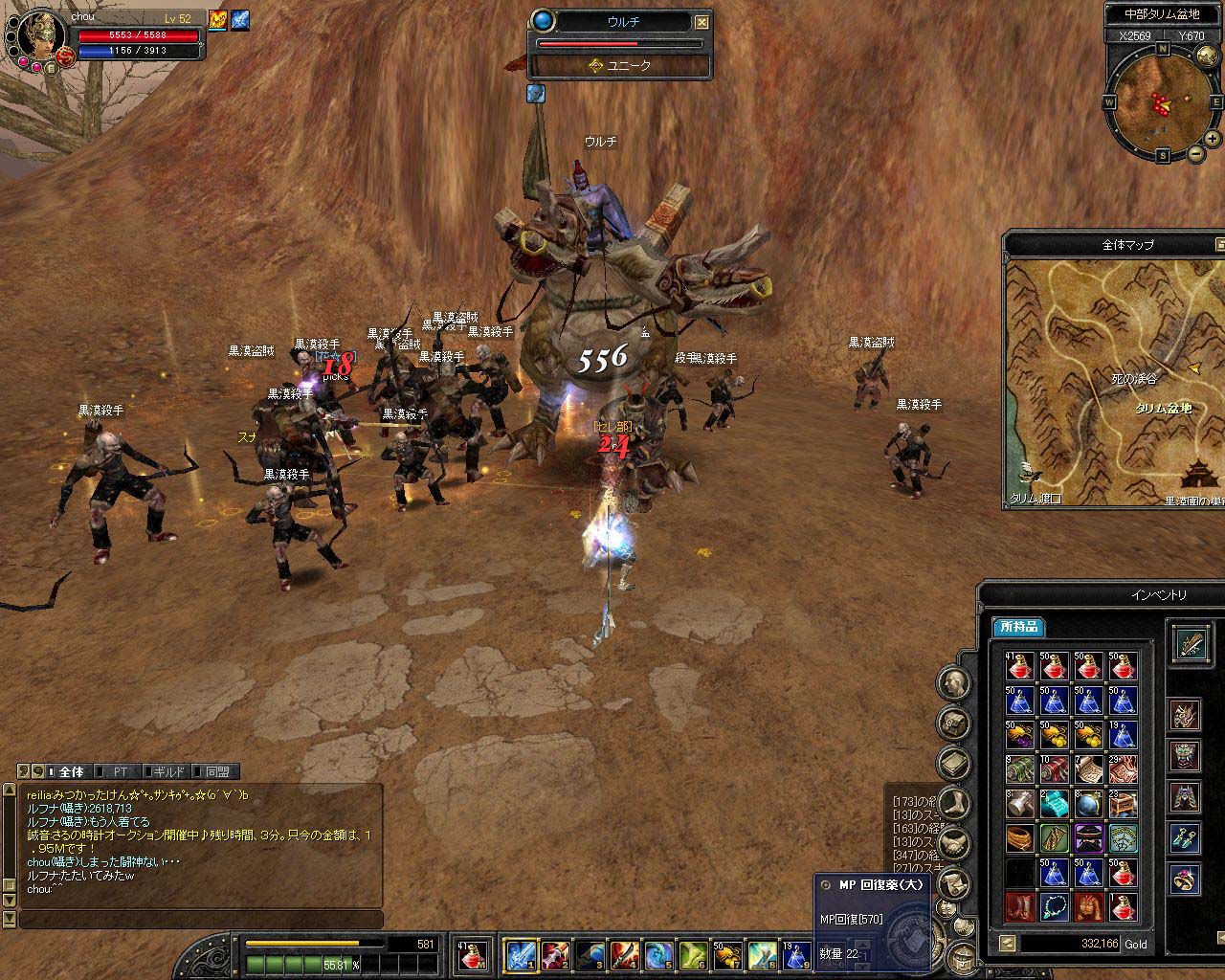Open the character face menu button
This screenshot has width=1225, height=980.
(953, 682)
